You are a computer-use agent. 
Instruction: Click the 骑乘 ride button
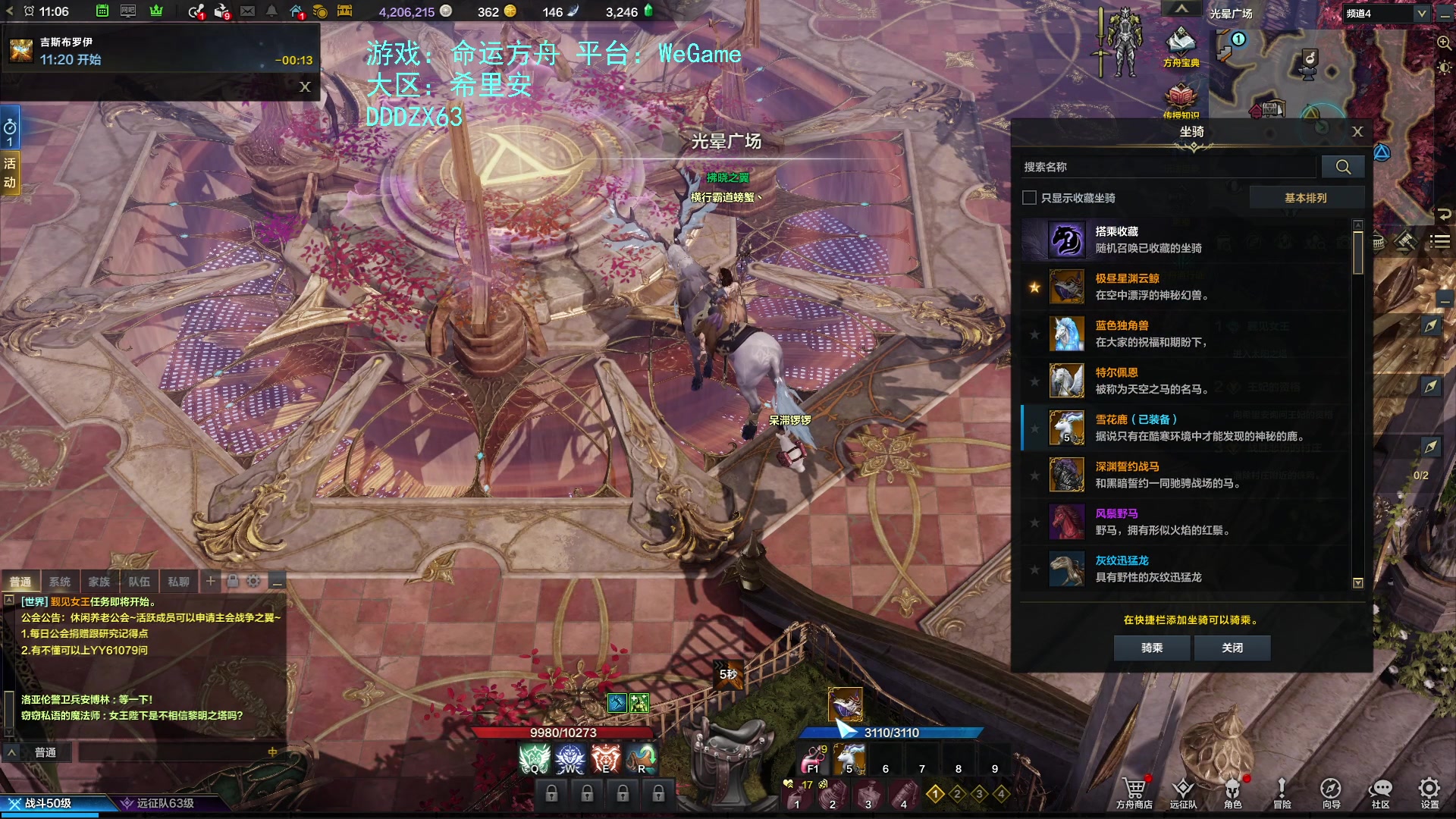pyautogui.click(x=1151, y=648)
